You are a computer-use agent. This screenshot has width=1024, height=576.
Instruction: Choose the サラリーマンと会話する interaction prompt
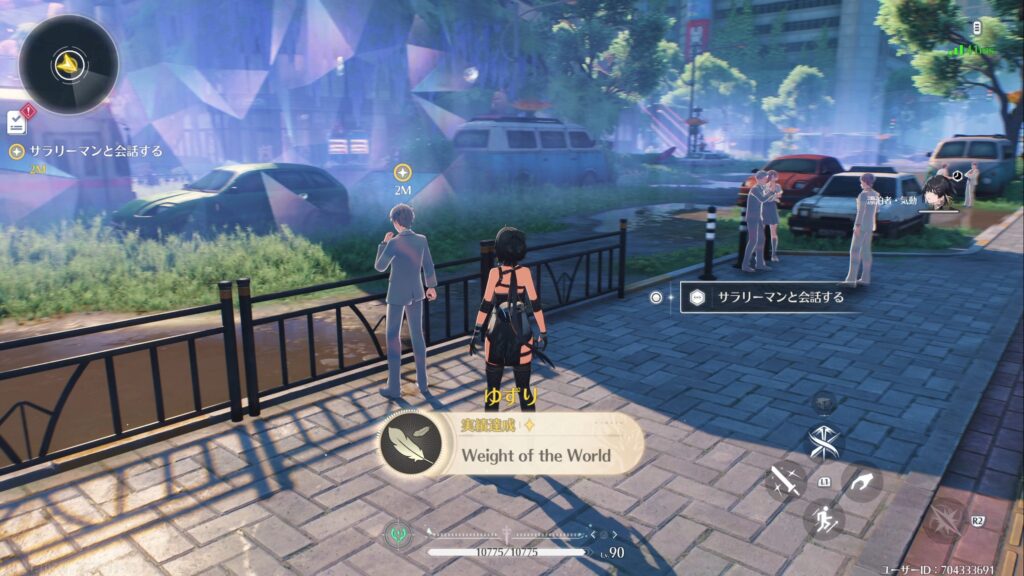coord(770,297)
